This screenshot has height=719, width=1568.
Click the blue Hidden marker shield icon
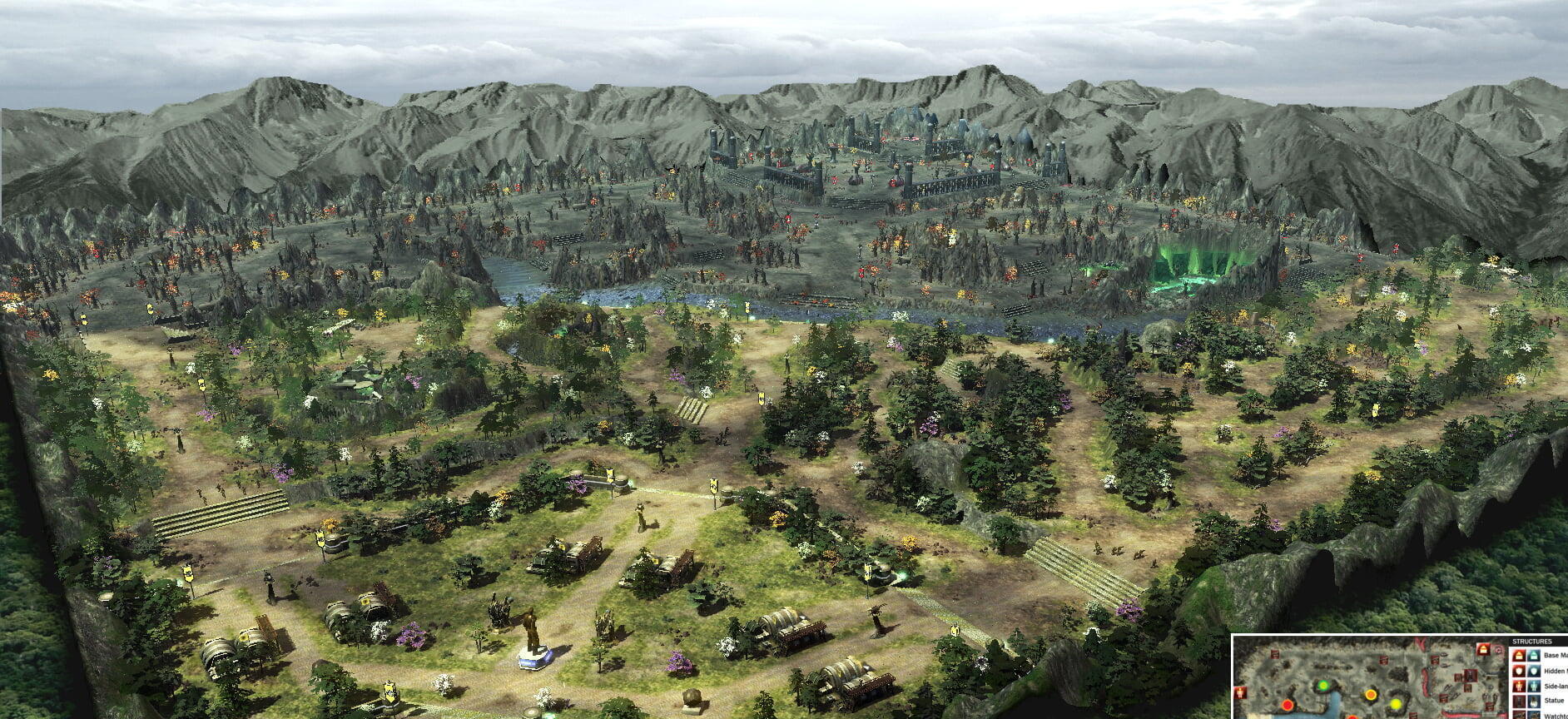pyautogui.click(x=1534, y=672)
